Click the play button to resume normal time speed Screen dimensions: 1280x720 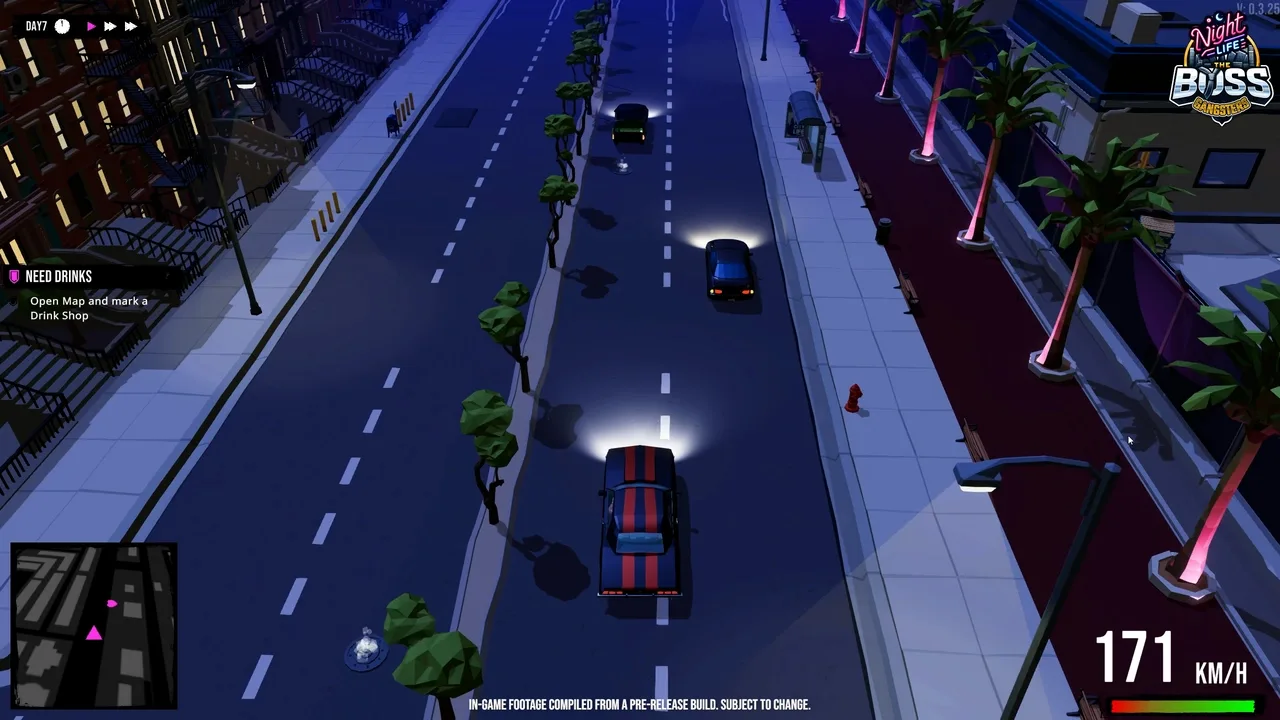click(x=89, y=26)
